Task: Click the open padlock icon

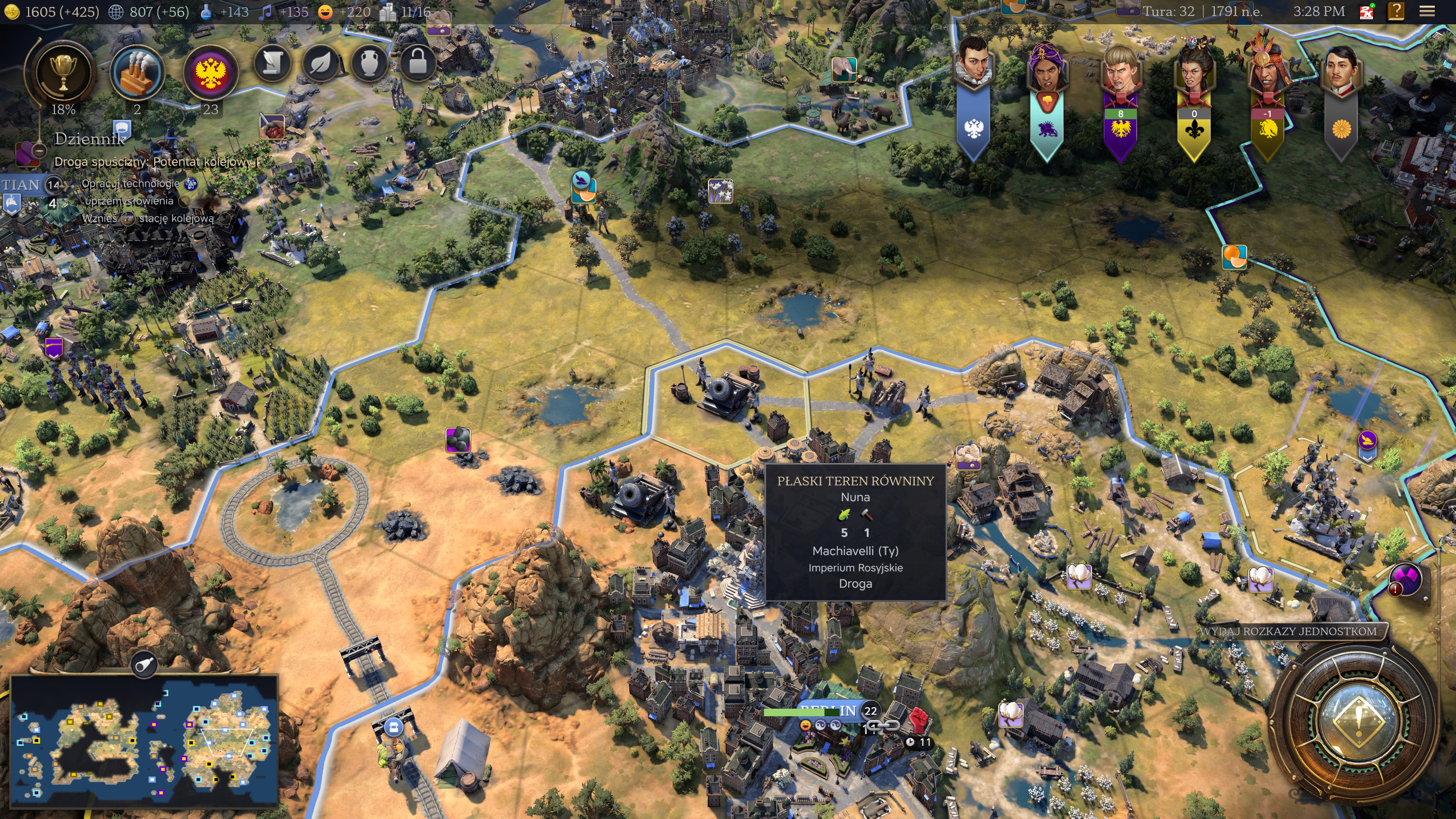Action: [x=417, y=63]
